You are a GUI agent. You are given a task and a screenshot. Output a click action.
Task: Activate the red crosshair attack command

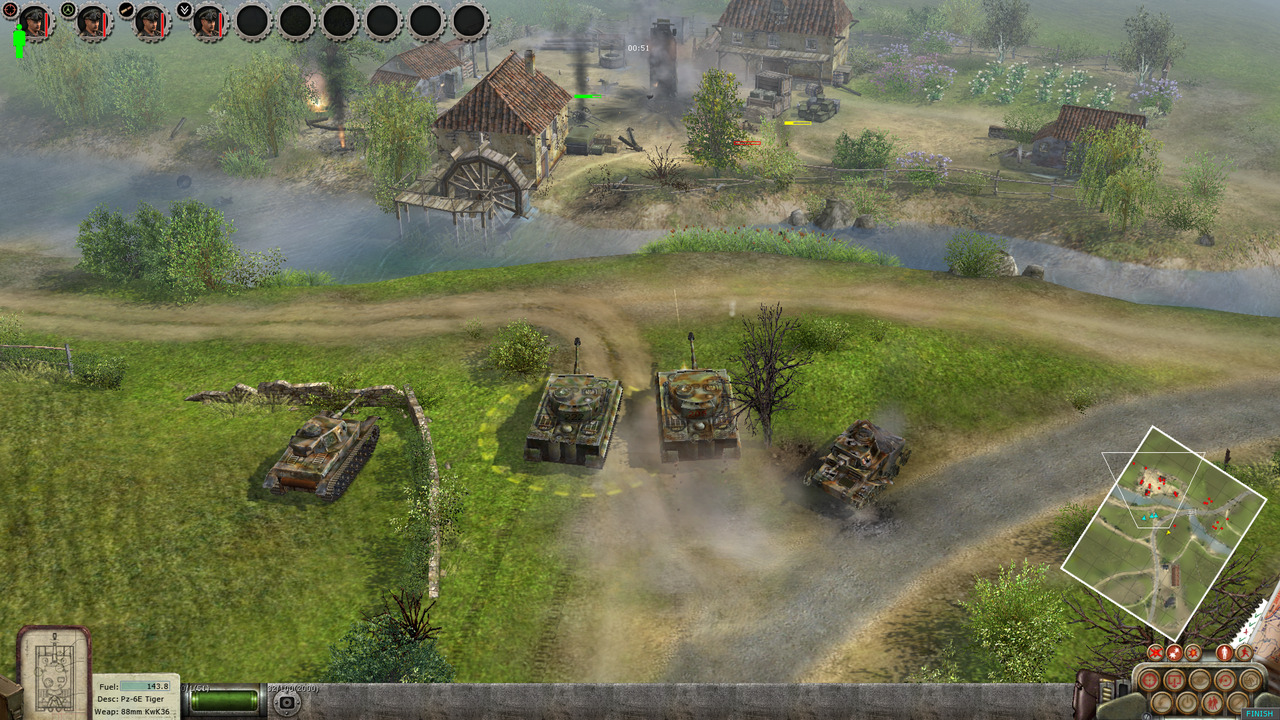click(x=1149, y=680)
